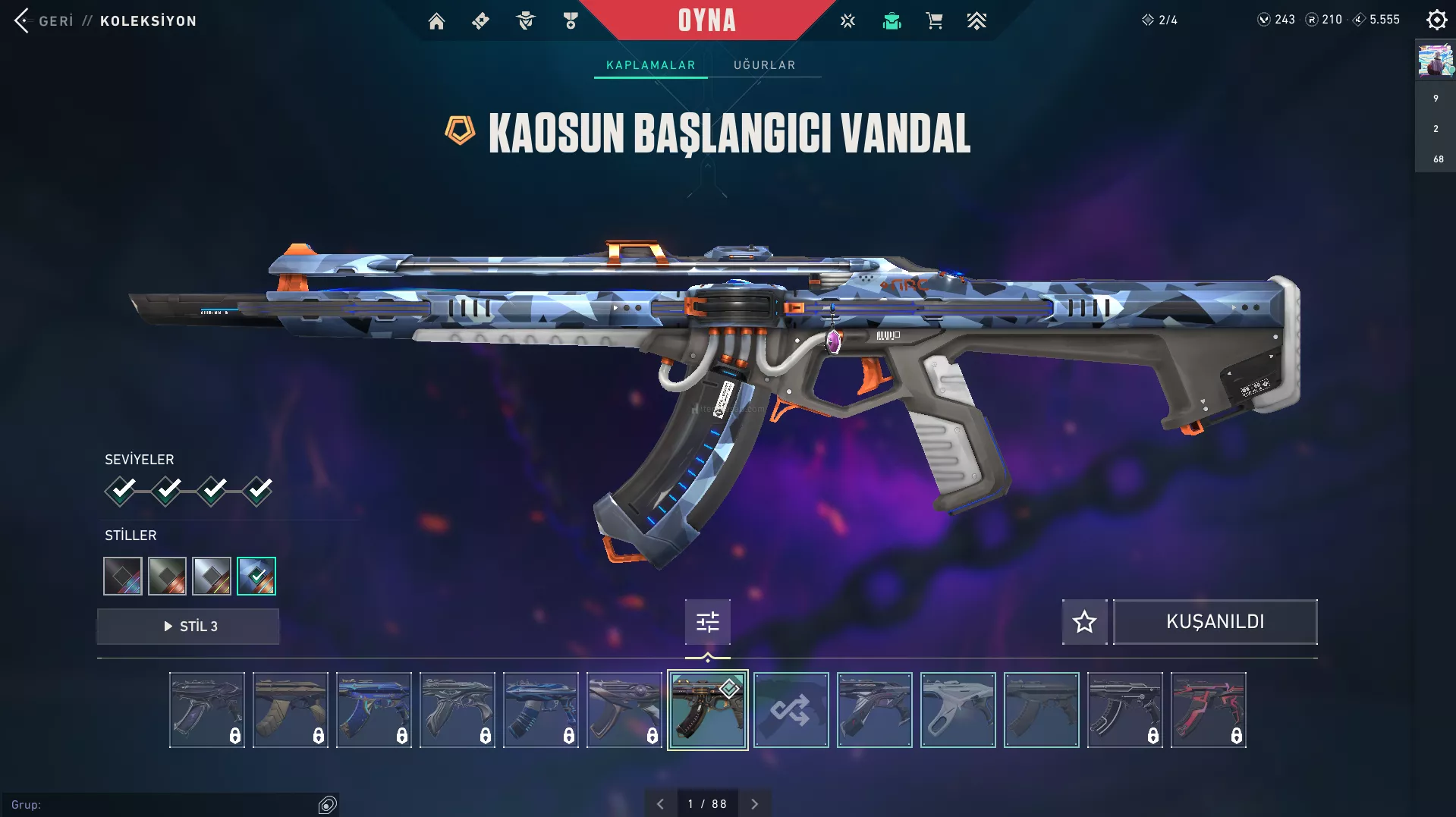Screen dimensions: 1456x817
Task: Start a match with OYNA
Action: 706,20
